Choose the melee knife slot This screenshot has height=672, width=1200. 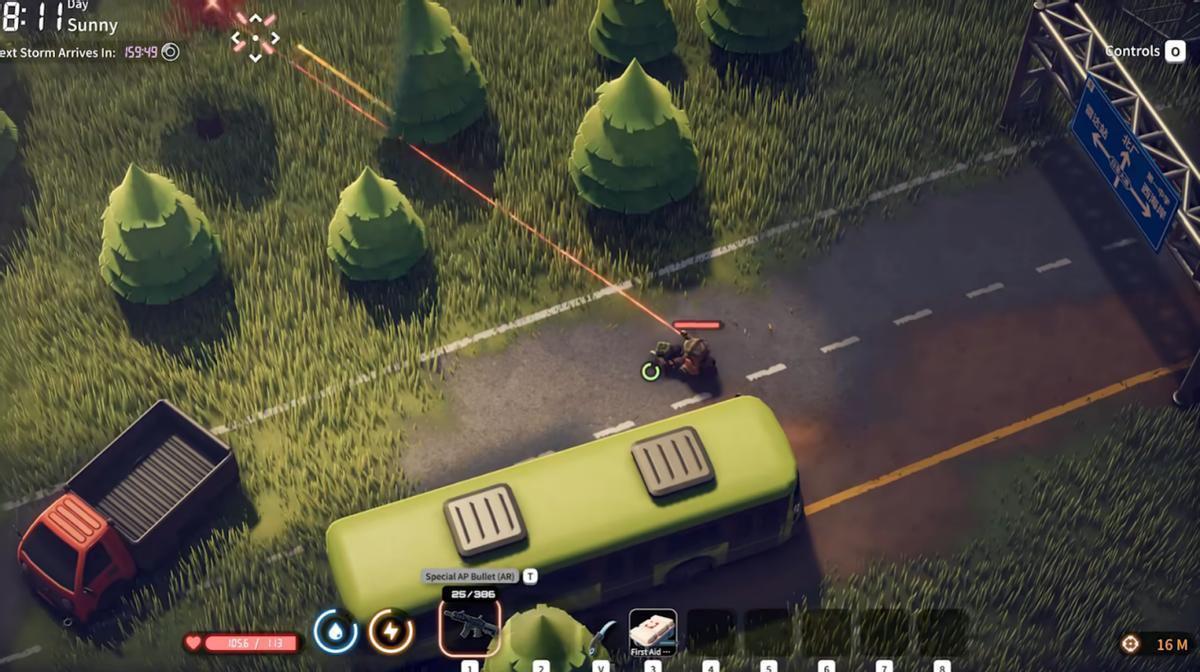(x=601, y=634)
